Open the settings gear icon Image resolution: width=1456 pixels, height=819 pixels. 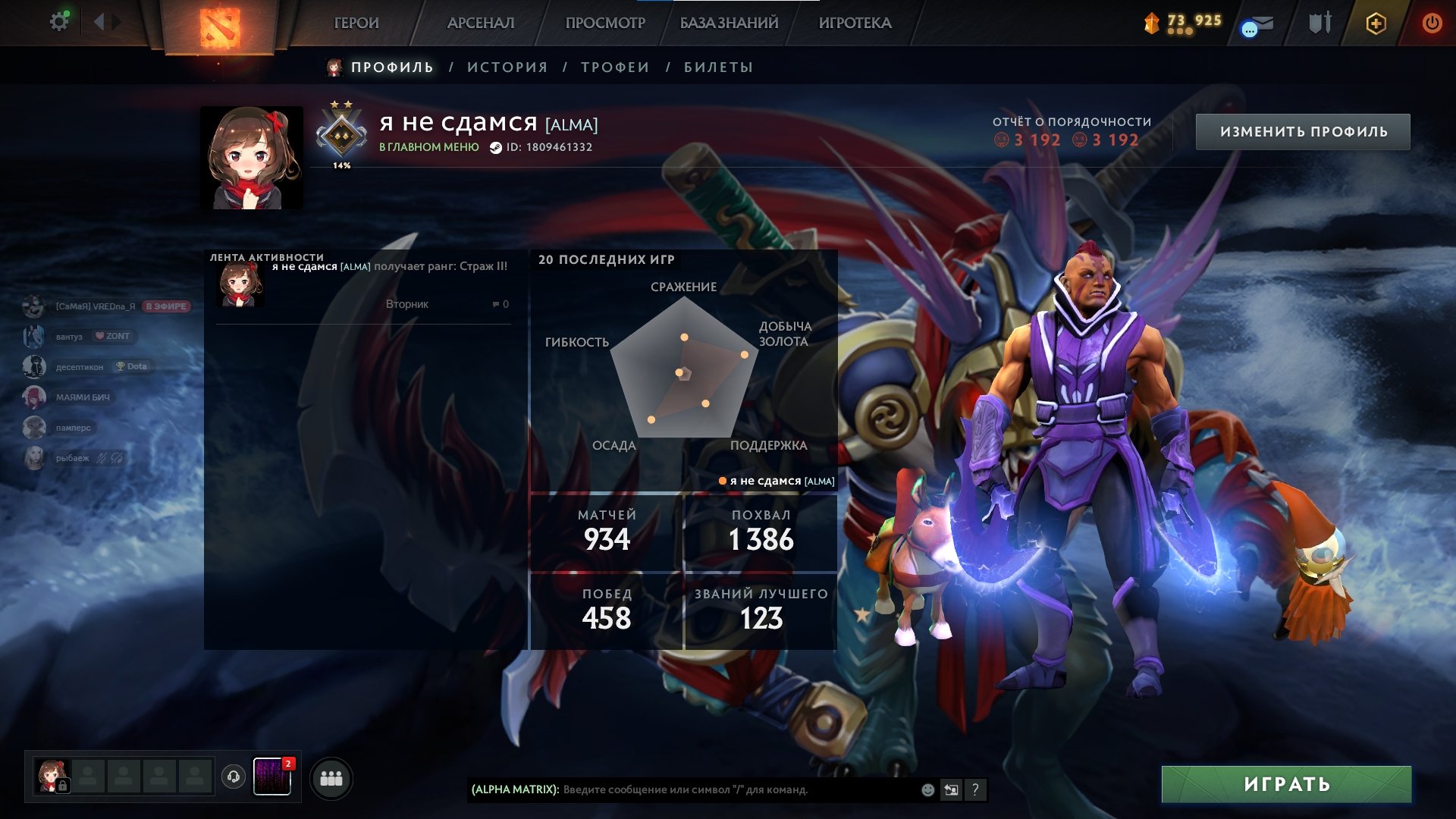58,21
